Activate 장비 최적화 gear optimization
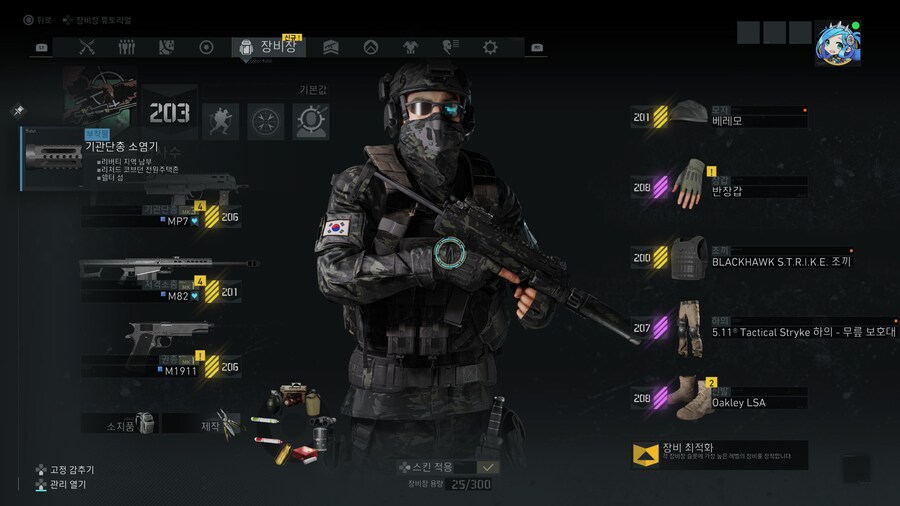Screen dimensions: 900x506 point(719,454)
